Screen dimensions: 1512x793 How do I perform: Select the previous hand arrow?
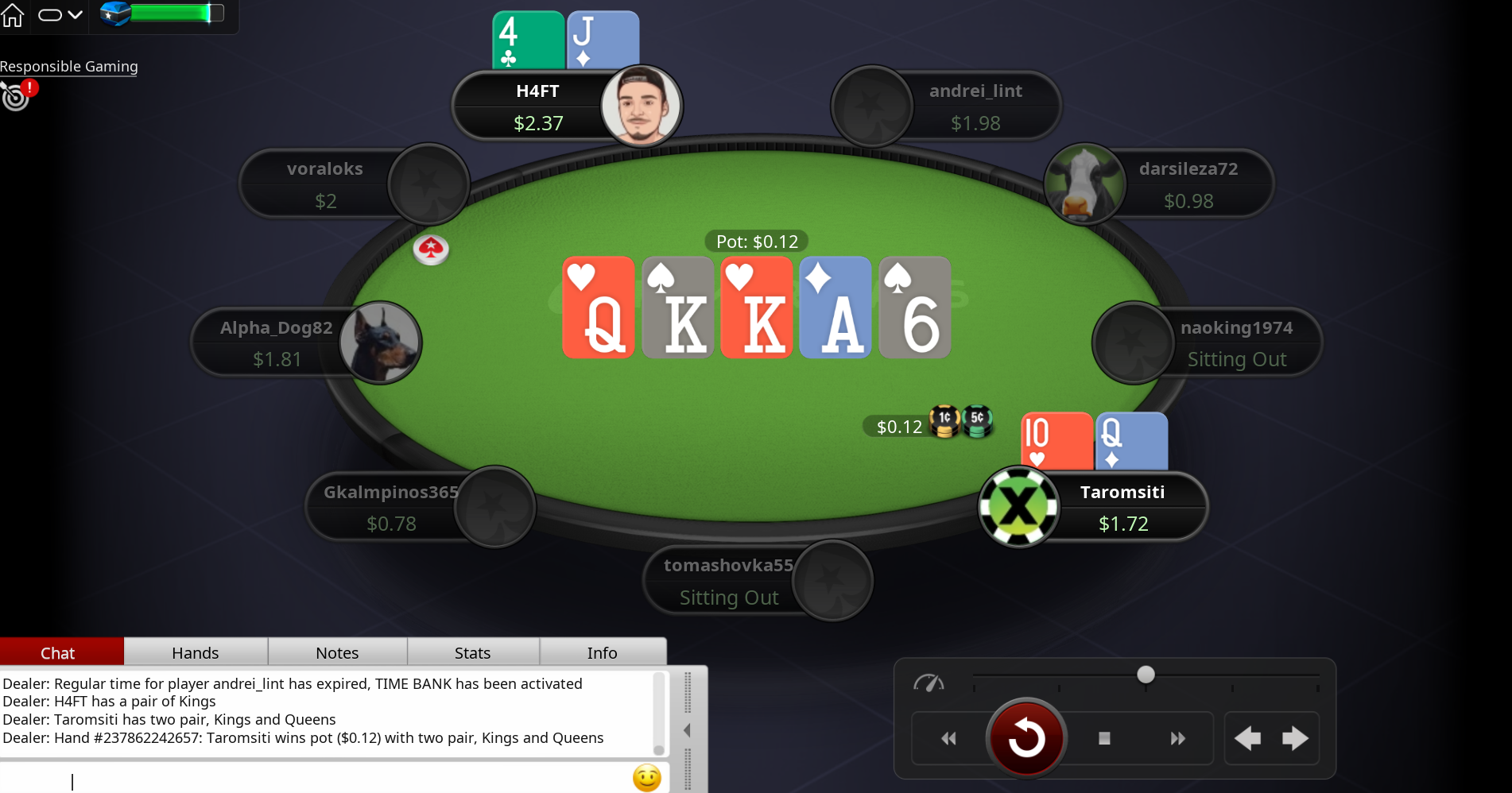click(x=1247, y=738)
